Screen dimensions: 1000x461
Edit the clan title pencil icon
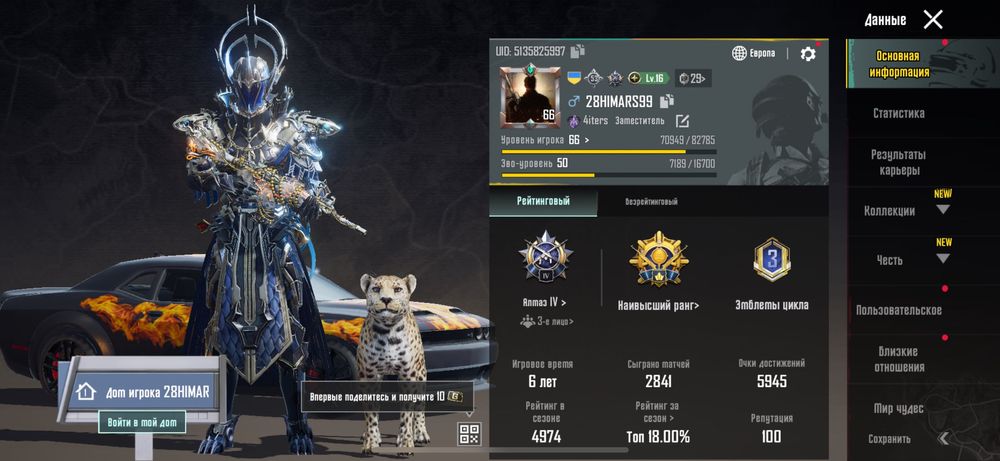(683, 121)
